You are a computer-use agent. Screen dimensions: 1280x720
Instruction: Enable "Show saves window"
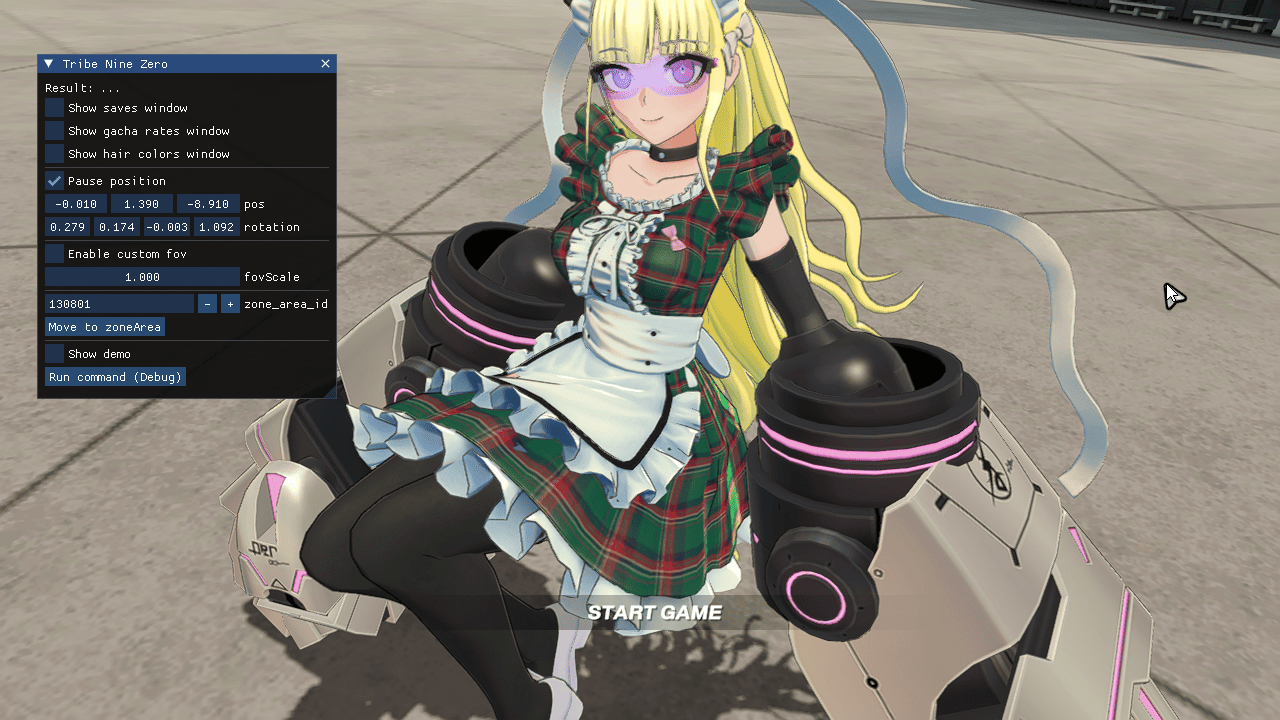point(53,107)
